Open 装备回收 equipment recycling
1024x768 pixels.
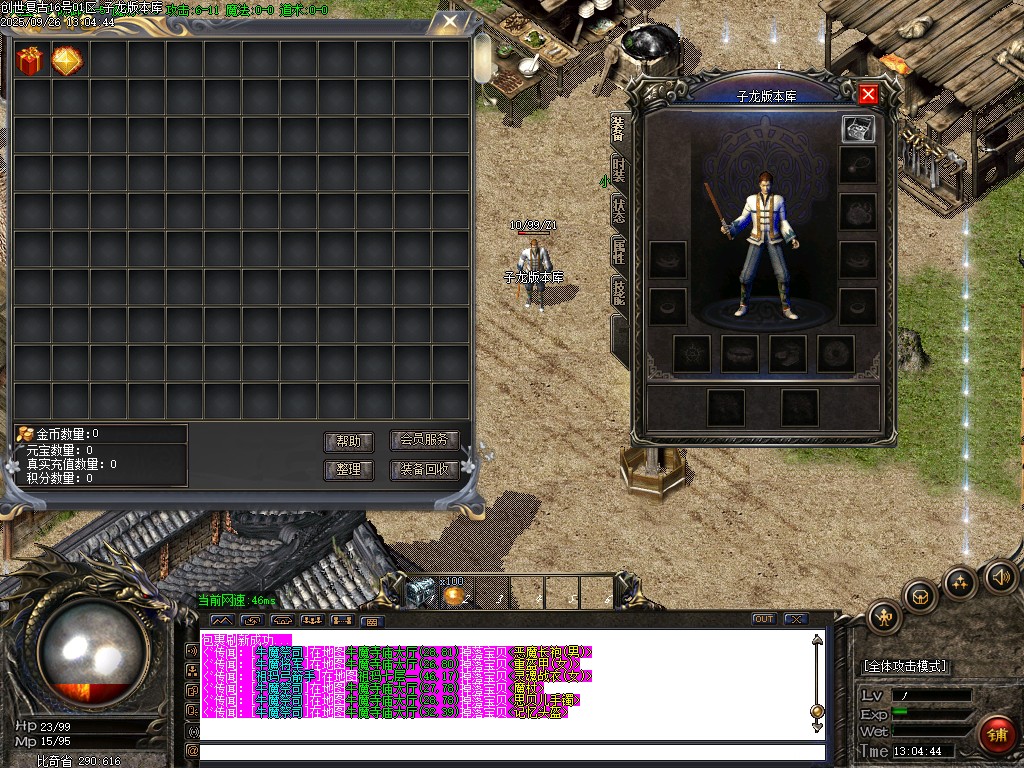[x=424, y=469]
